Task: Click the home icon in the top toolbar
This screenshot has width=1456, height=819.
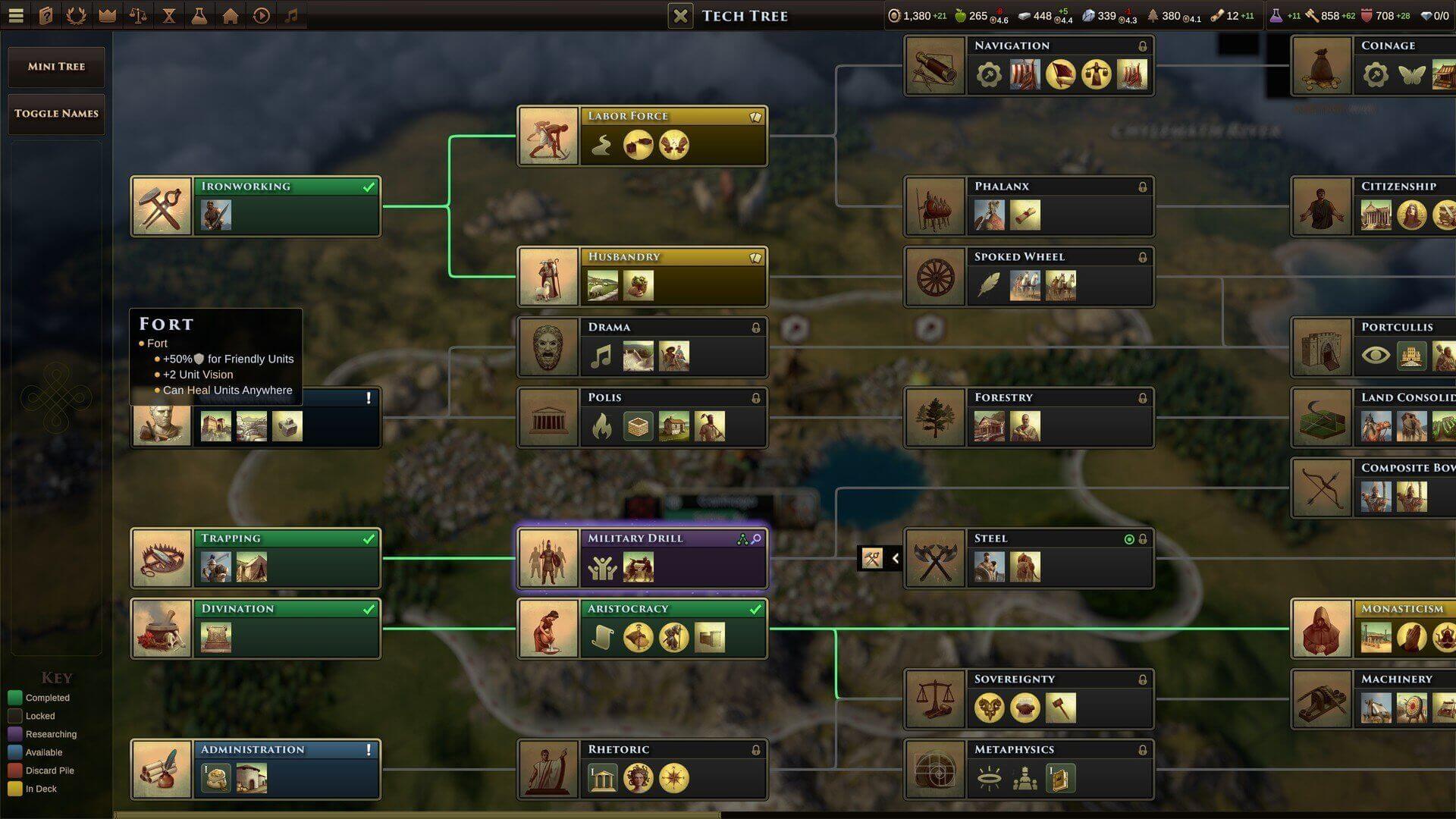Action: click(x=231, y=14)
